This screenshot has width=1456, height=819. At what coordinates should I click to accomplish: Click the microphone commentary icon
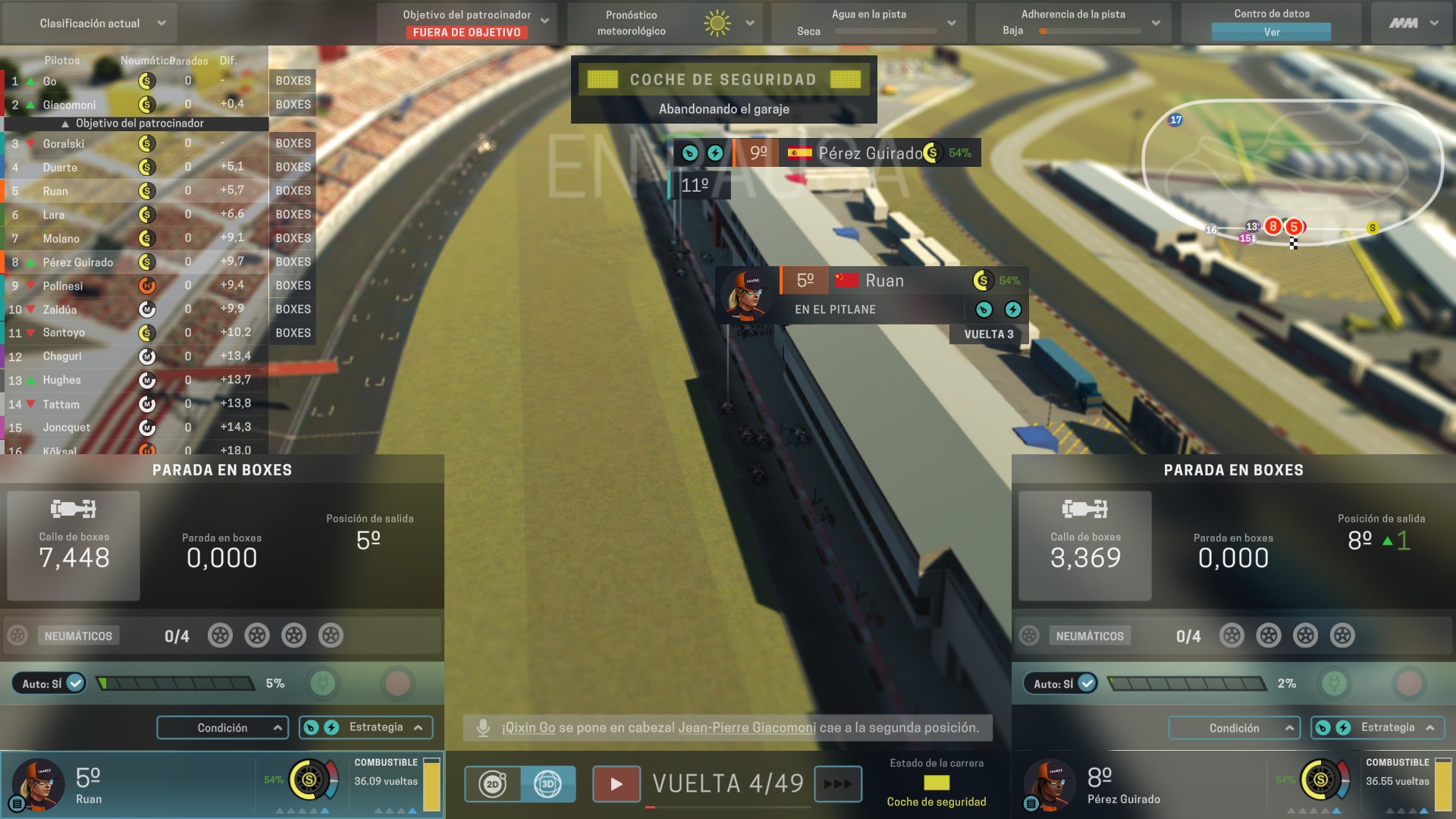(x=483, y=728)
